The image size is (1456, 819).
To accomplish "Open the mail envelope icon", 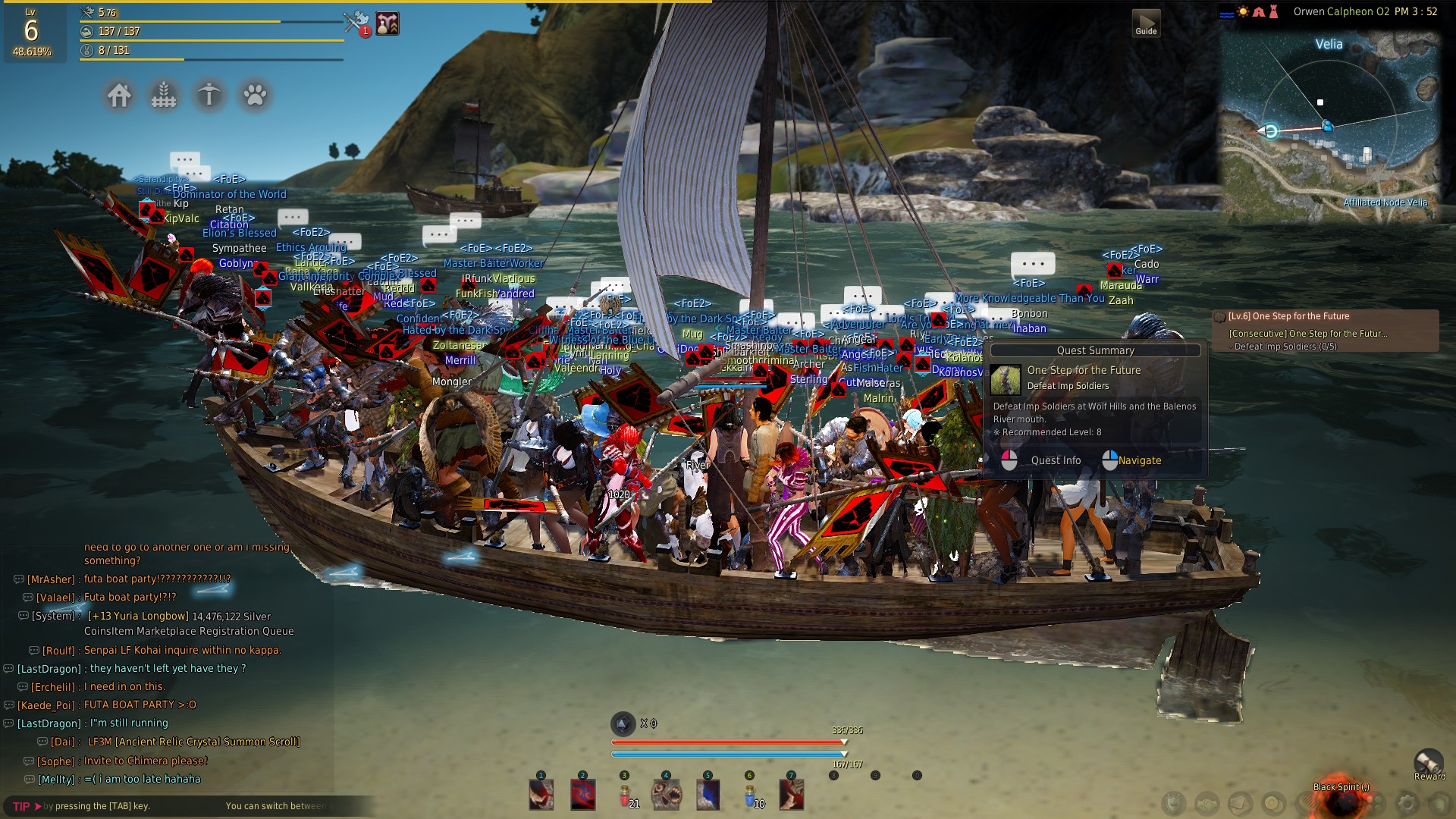I will (1241, 804).
